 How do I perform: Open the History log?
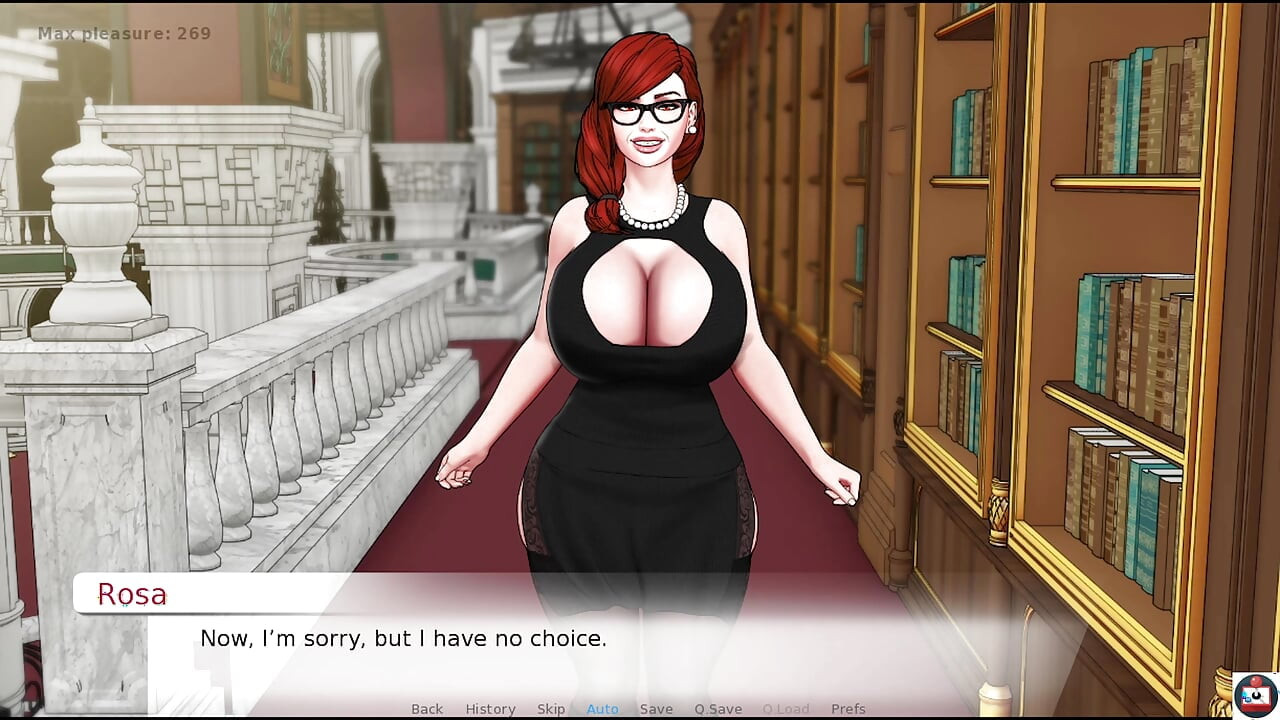click(490, 708)
